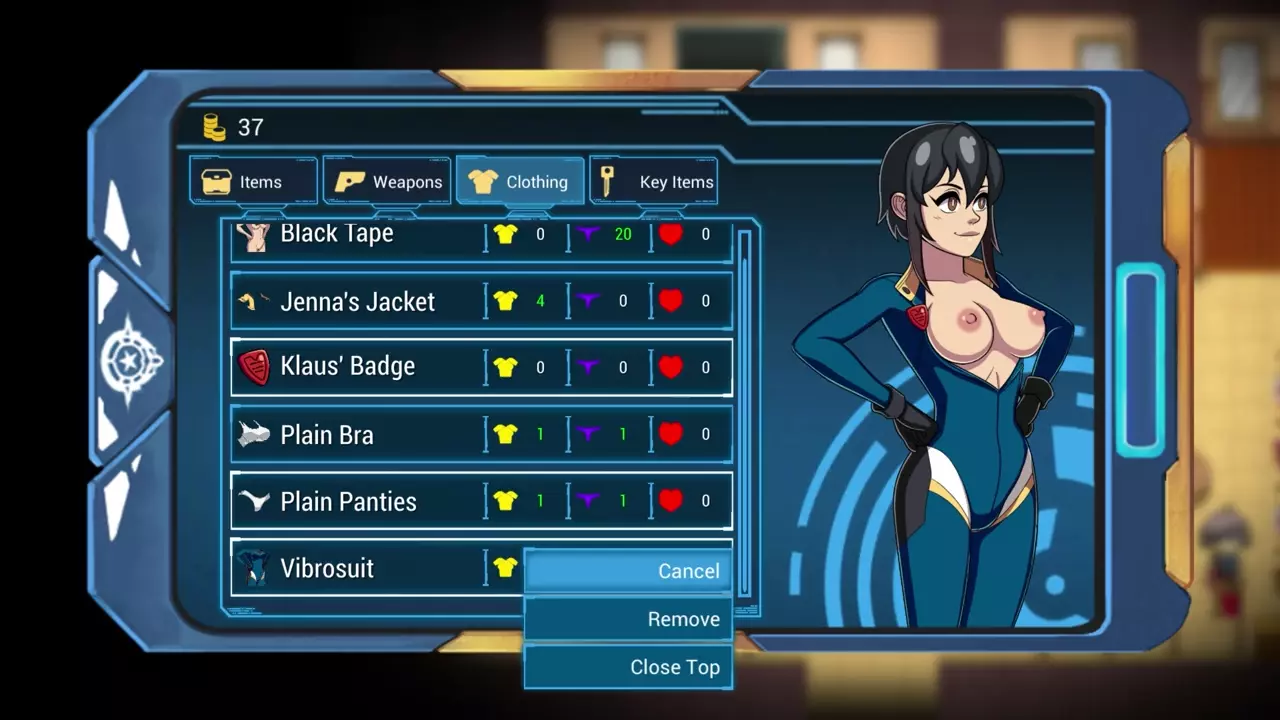Image resolution: width=1280 pixels, height=720 pixels.
Task: Pick the Plain Panties row
Action: tap(348, 501)
